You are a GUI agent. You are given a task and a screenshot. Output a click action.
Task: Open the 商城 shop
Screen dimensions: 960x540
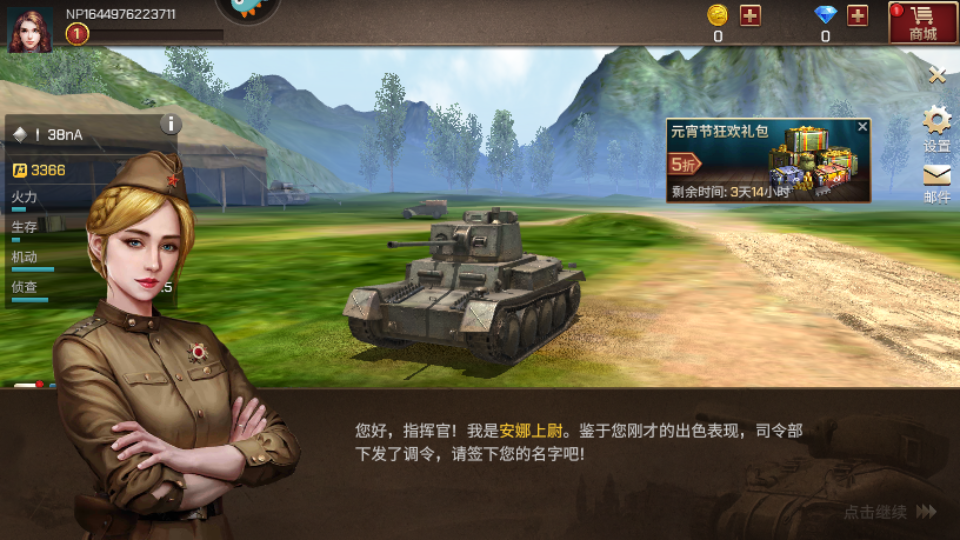click(922, 22)
